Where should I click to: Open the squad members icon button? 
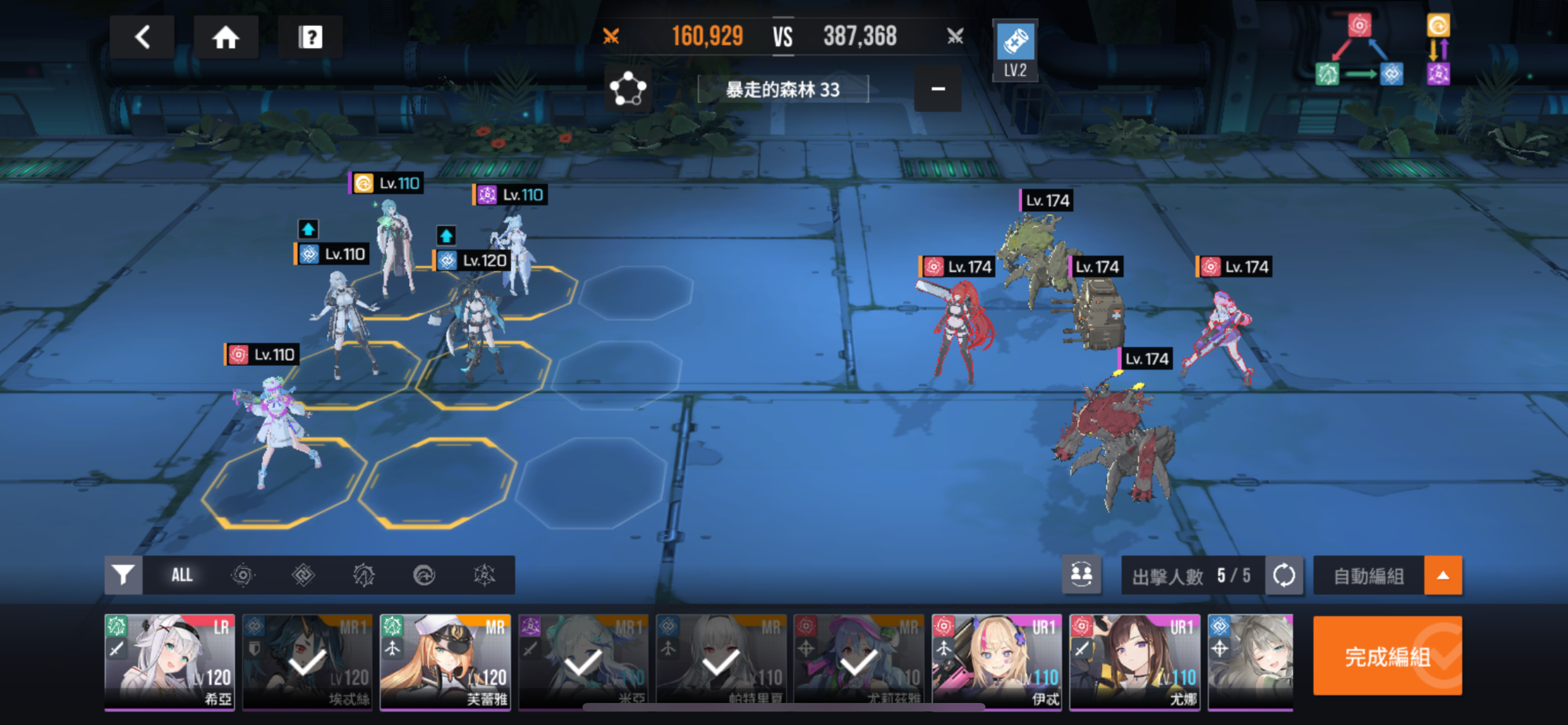click(x=1081, y=575)
